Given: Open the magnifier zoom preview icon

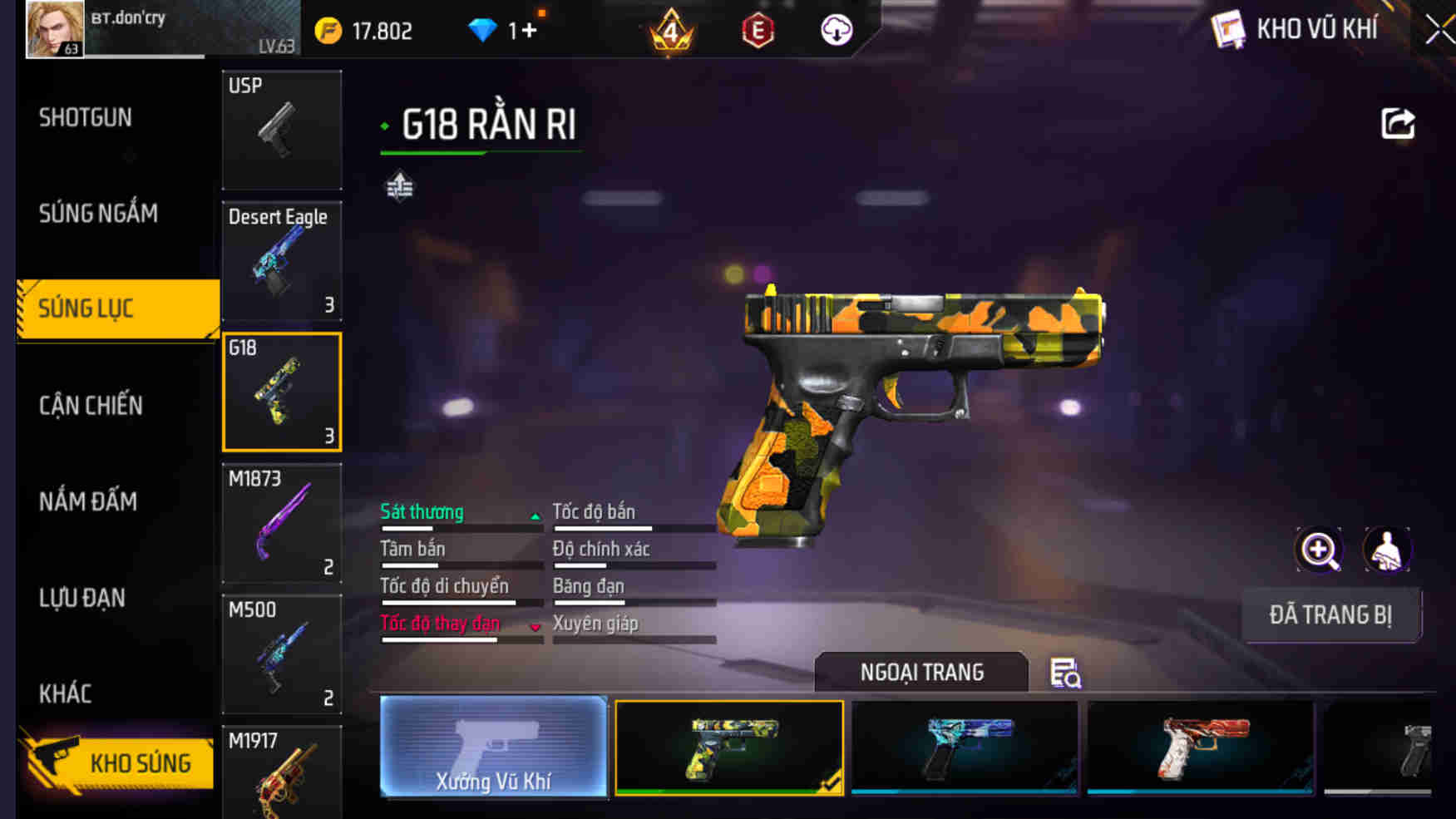Looking at the screenshot, I should 1318,550.
